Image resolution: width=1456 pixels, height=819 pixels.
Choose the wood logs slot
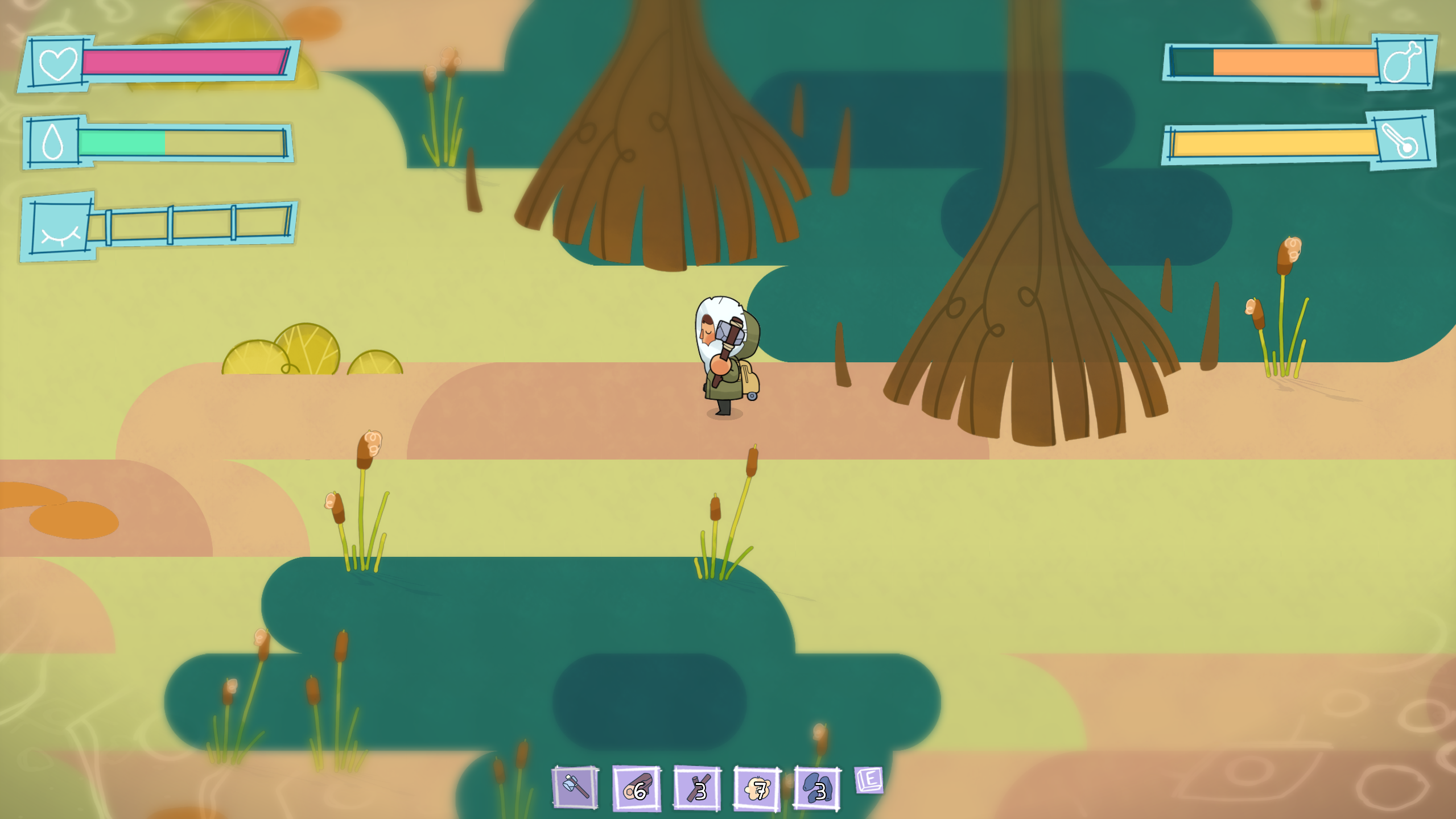click(636, 788)
